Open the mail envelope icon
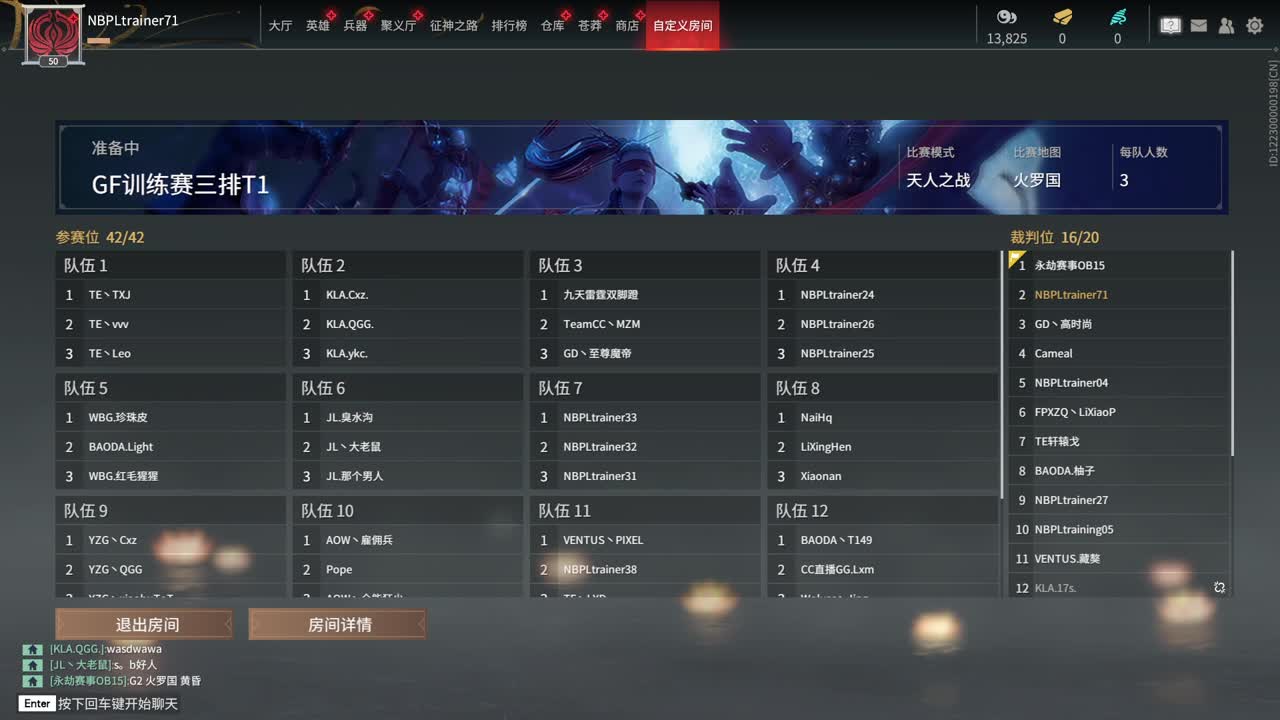The height and width of the screenshot is (720, 1280). click(x=1198, y=25)
